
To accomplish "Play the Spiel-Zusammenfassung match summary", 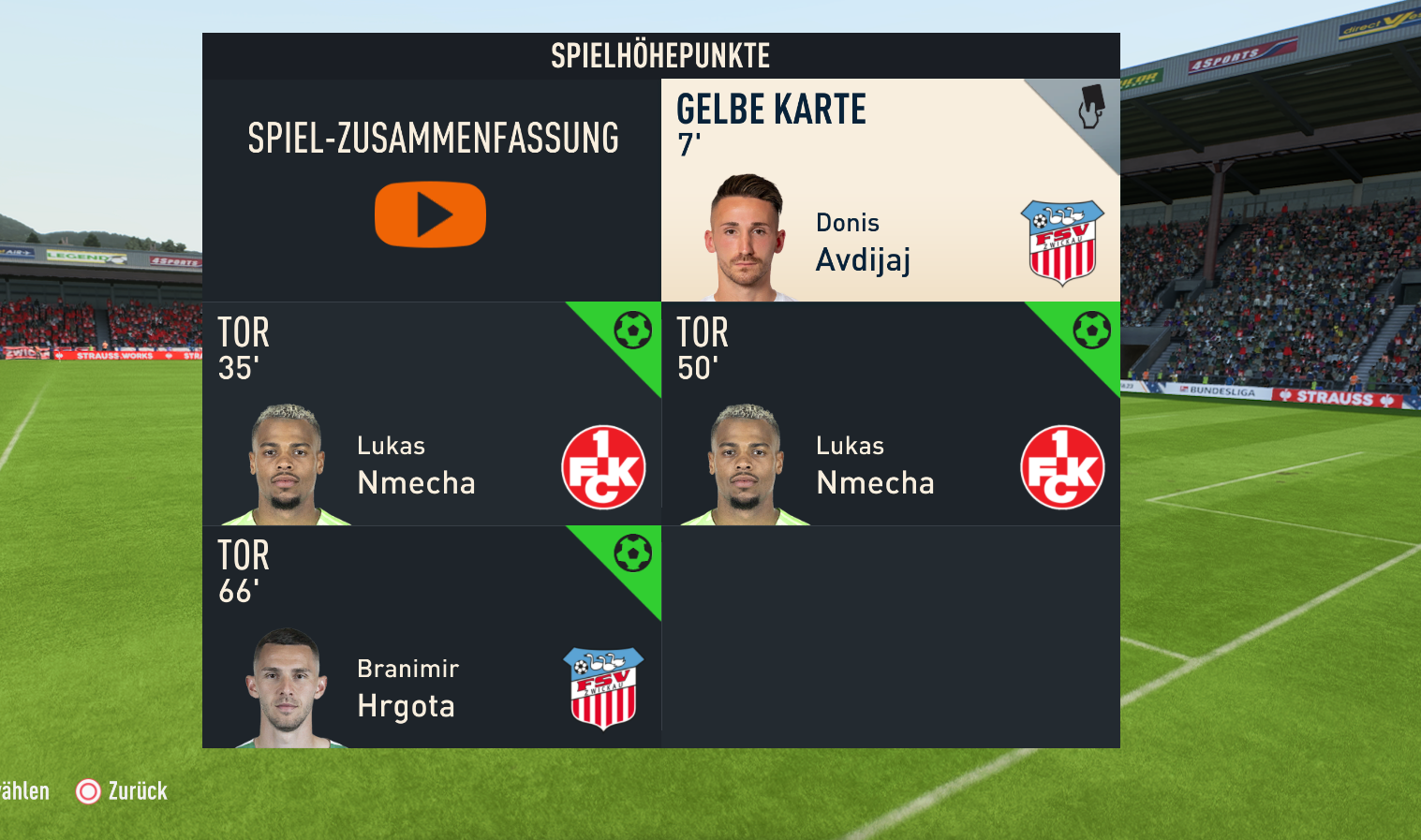I will [430, 214].
